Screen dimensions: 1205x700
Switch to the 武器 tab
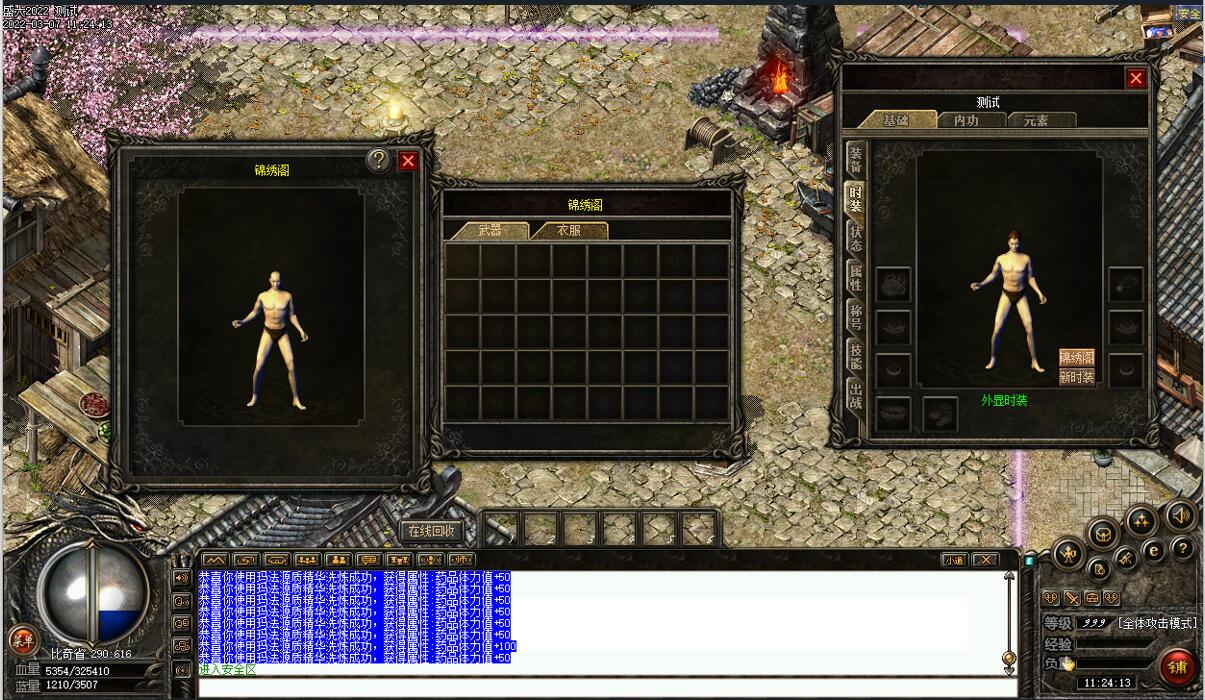(490, 231)
